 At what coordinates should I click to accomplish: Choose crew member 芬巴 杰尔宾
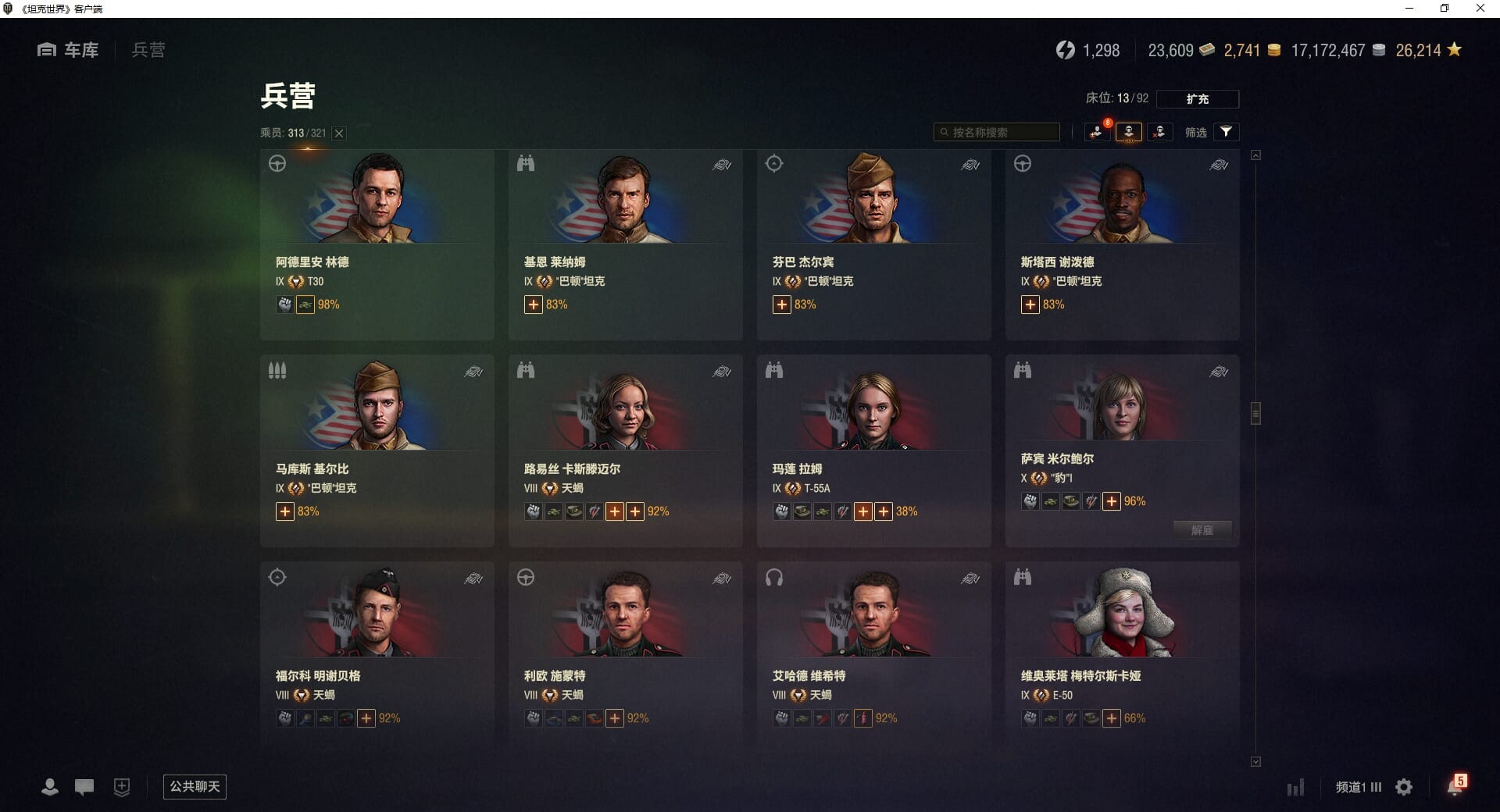point(873,244)
